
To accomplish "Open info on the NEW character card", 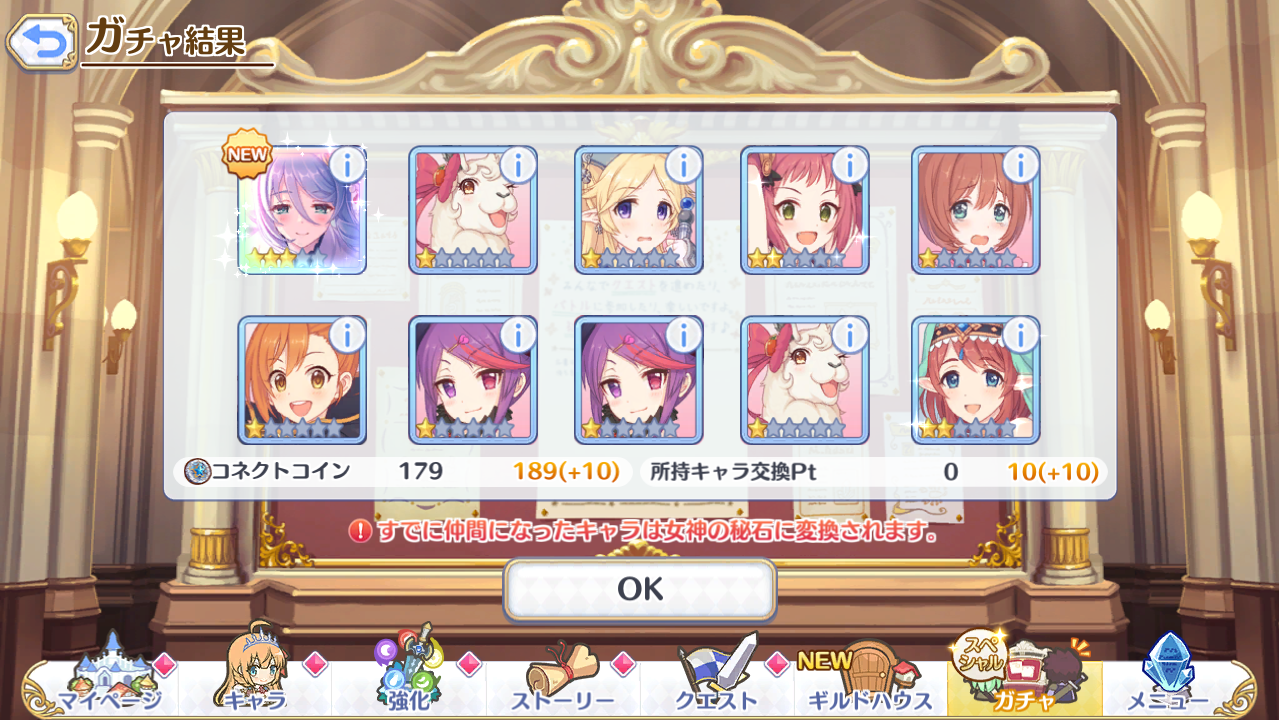I will [x=347, y=165].
